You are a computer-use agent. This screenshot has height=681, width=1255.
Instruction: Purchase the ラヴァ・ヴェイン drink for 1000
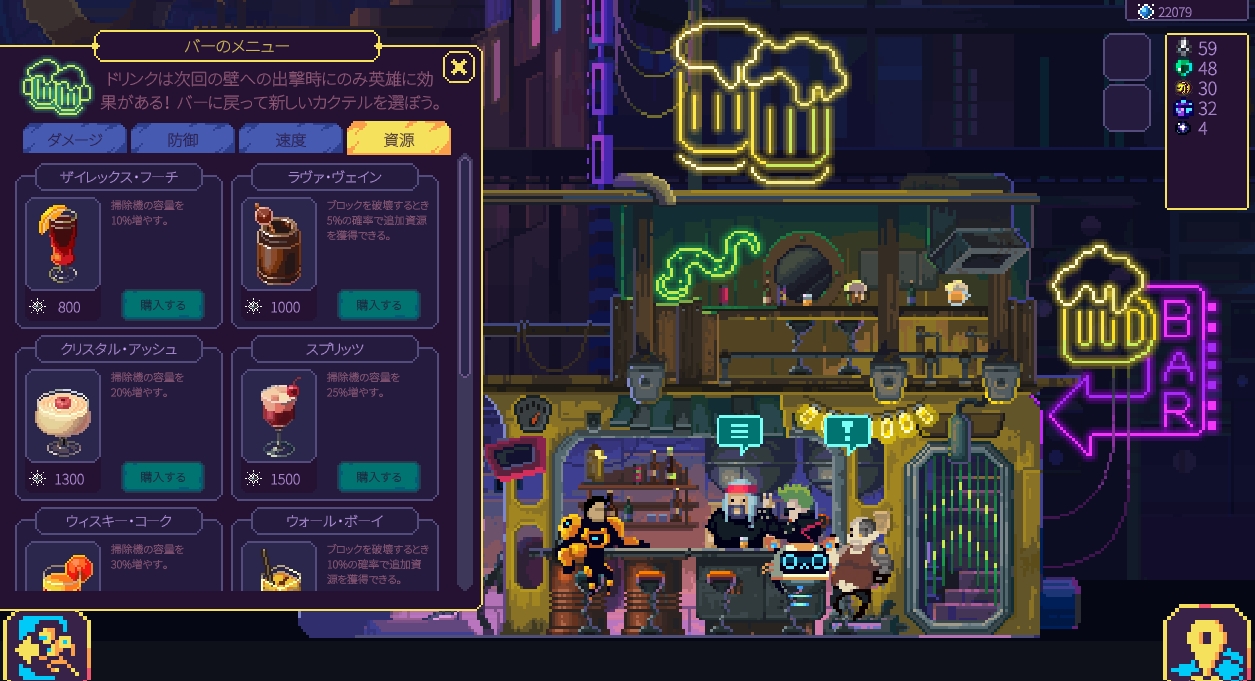click(379, 305)
